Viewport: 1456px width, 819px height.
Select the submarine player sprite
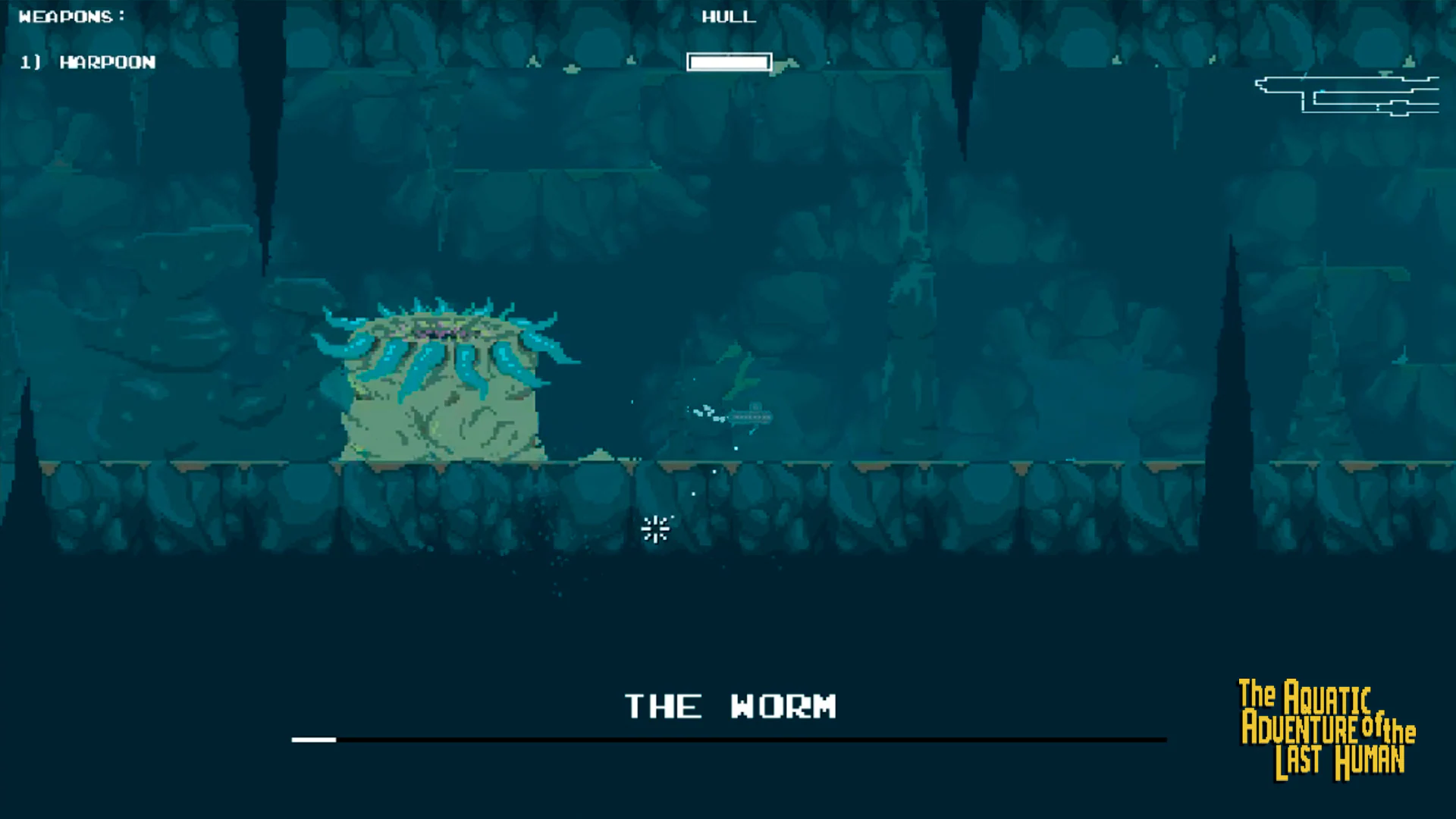(x=751, y=417)
